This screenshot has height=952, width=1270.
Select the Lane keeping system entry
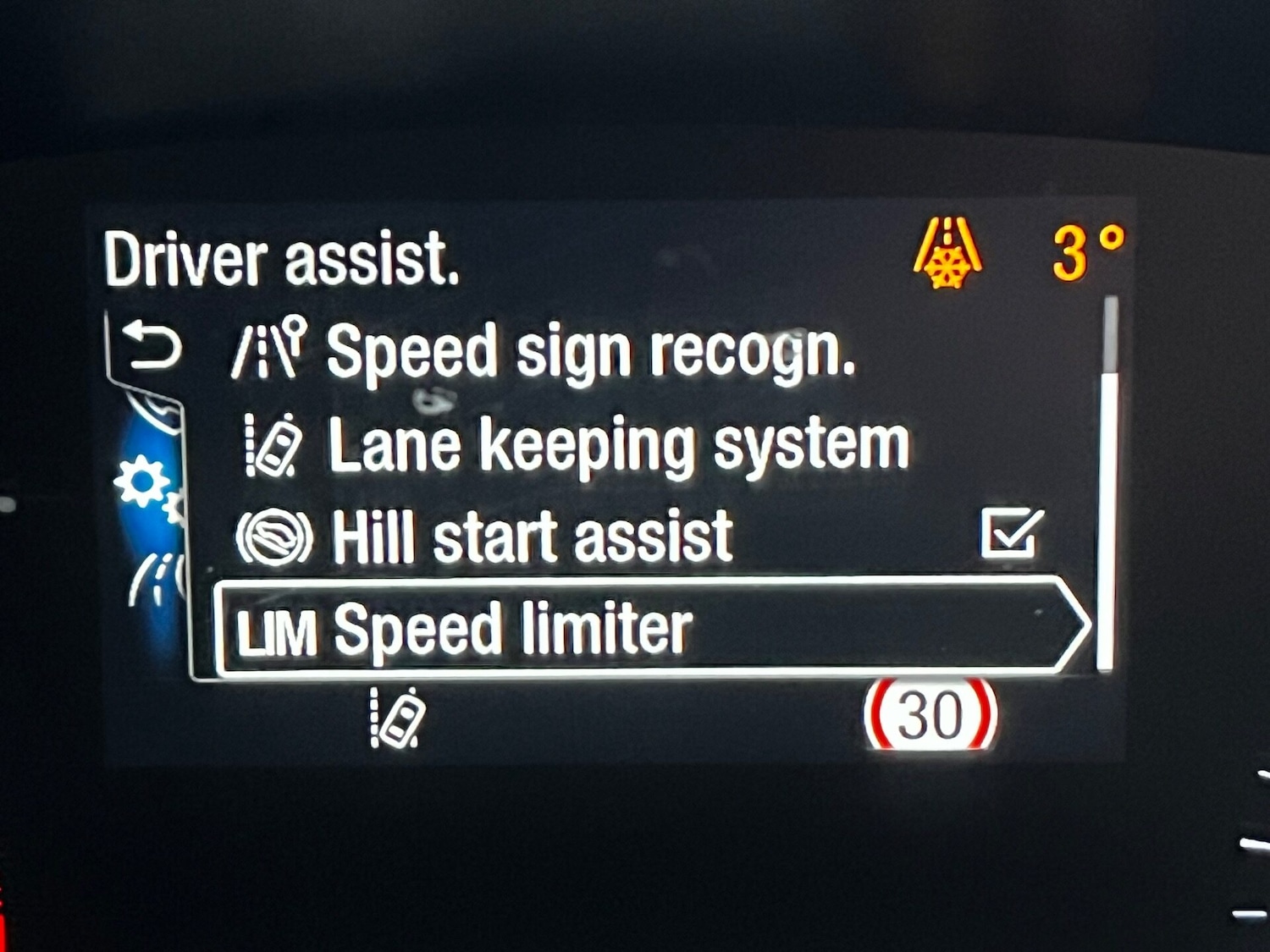[618, 445]
